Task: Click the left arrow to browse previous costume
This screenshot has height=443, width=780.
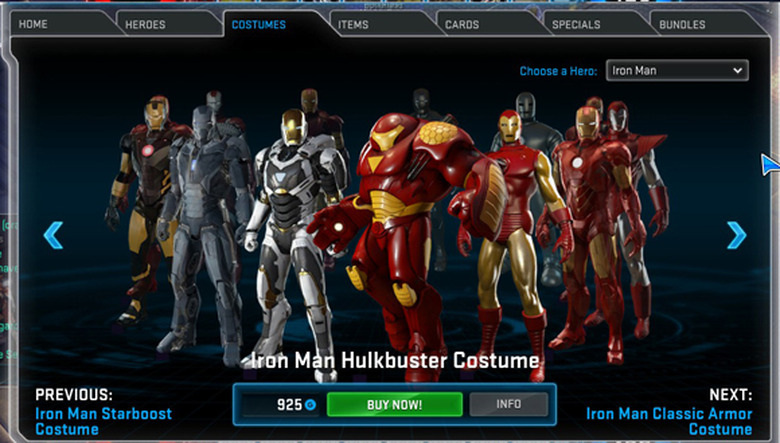Action: [53, 235]
